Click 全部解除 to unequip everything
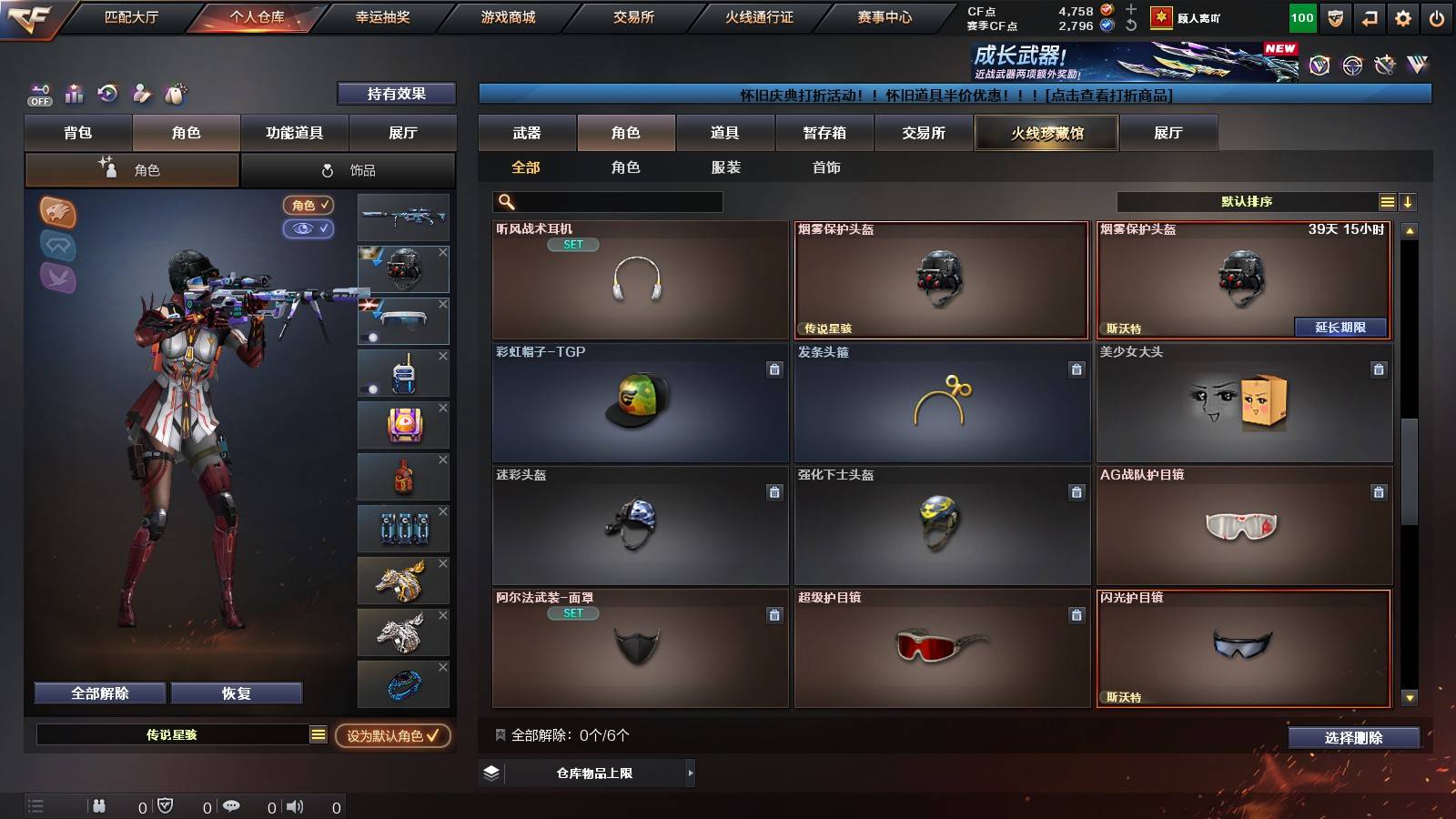The image size is (1456, 819). pos(98,693)
